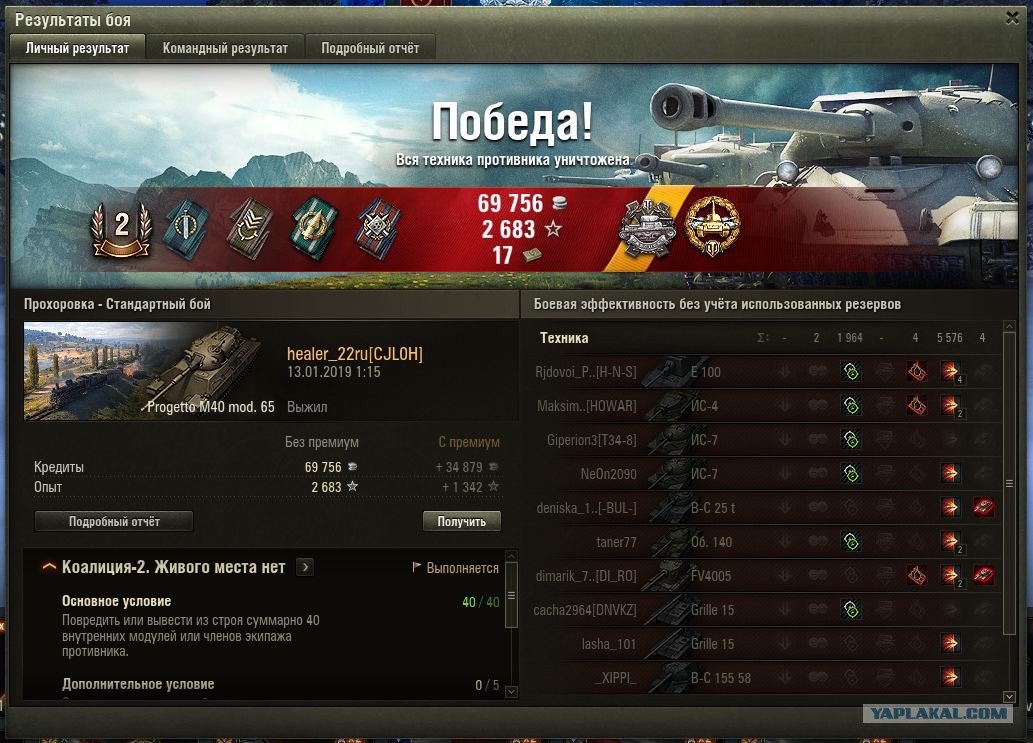1033x743 pixels.
Task: Click the Техника column header
Action: click(x=564, y=338)
